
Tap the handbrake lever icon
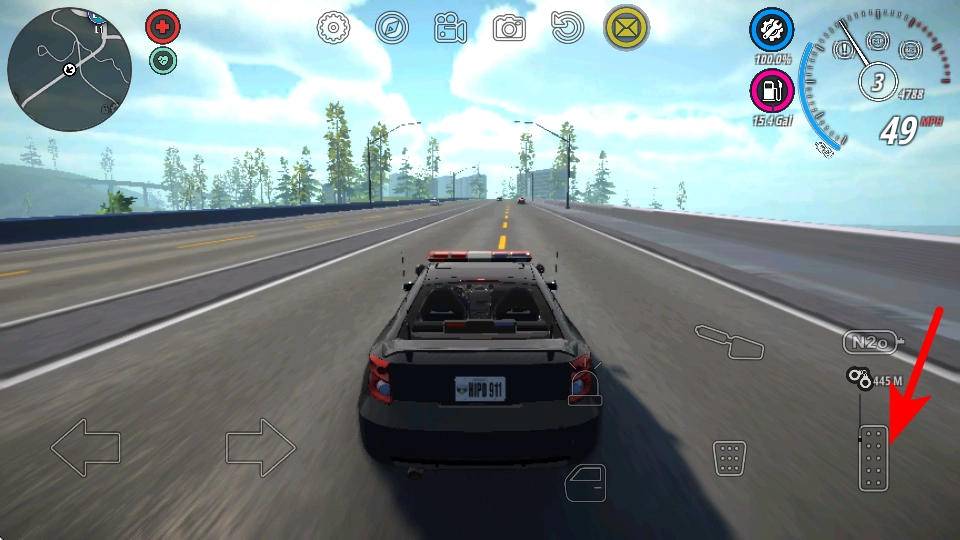coord(730,341)
